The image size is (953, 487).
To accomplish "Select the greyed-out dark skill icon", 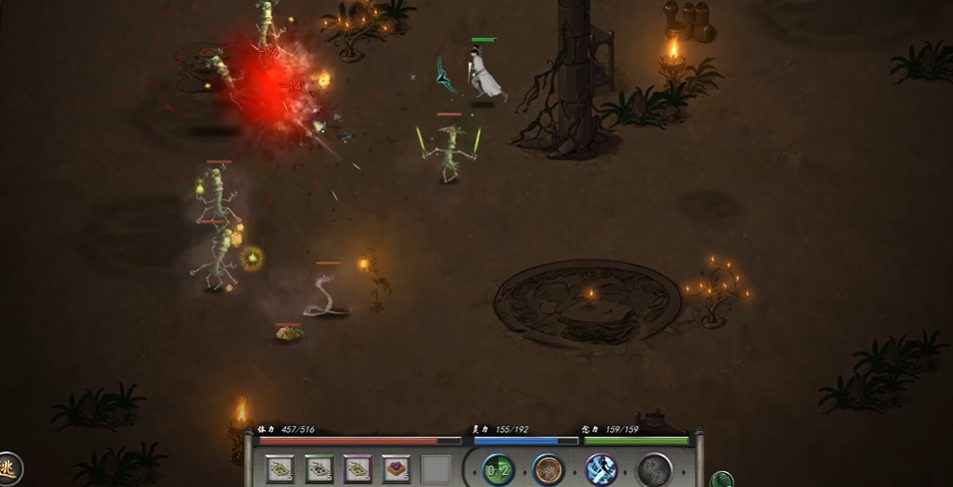I will pos(654,469).
